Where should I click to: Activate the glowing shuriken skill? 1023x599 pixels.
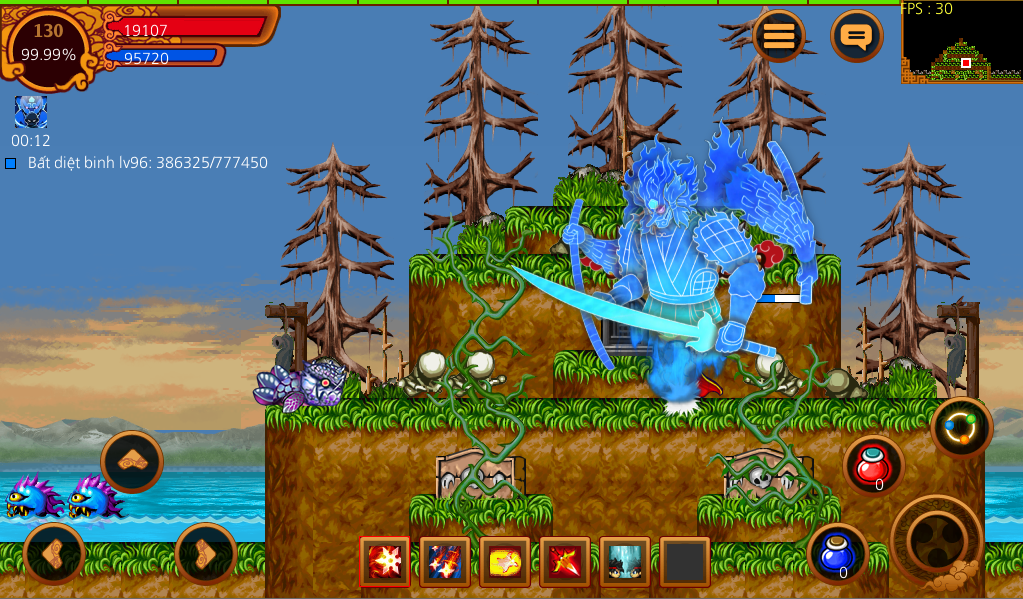[385, 562]
